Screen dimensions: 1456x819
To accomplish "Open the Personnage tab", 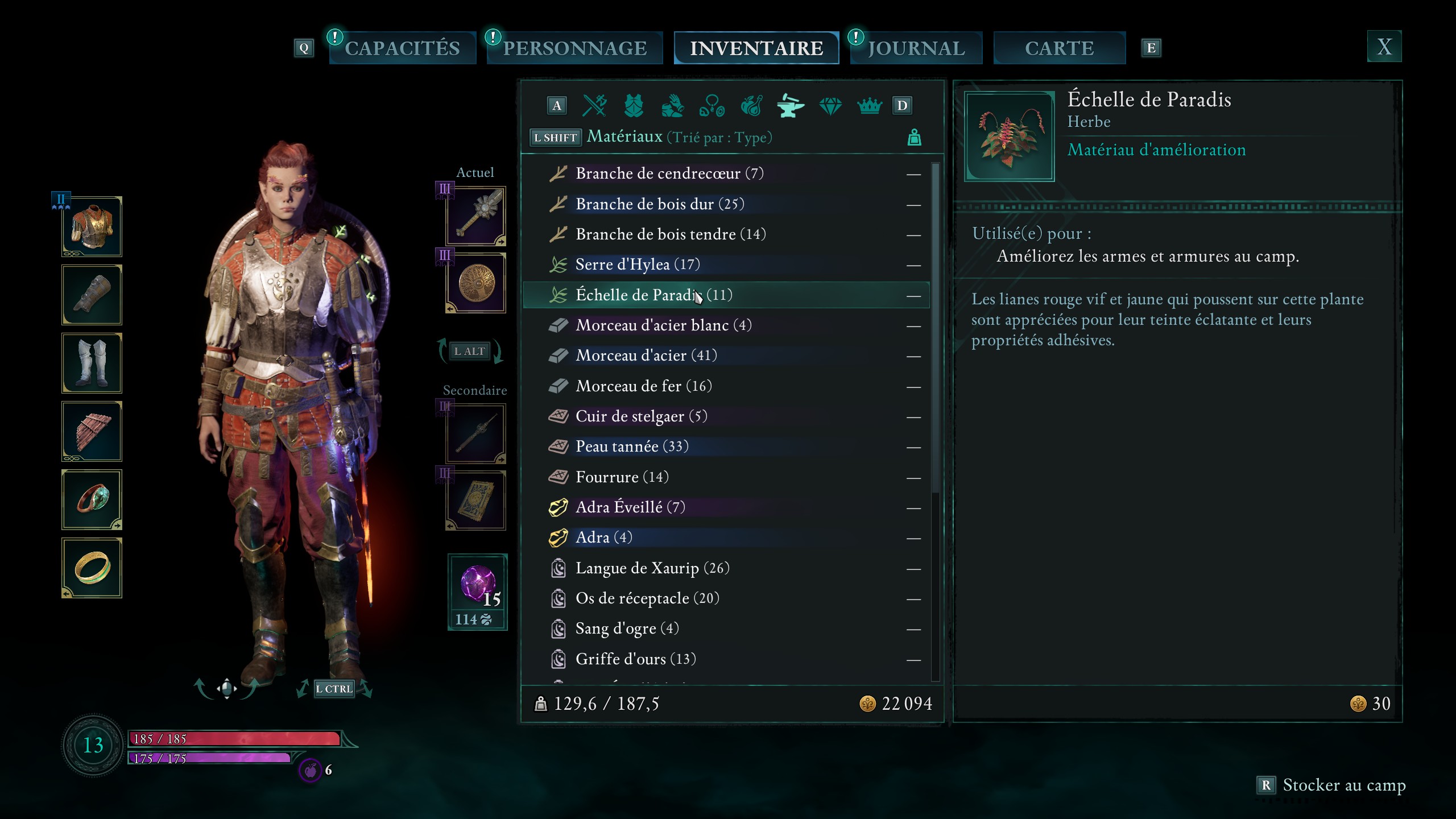I will click(x=574, y=48).
